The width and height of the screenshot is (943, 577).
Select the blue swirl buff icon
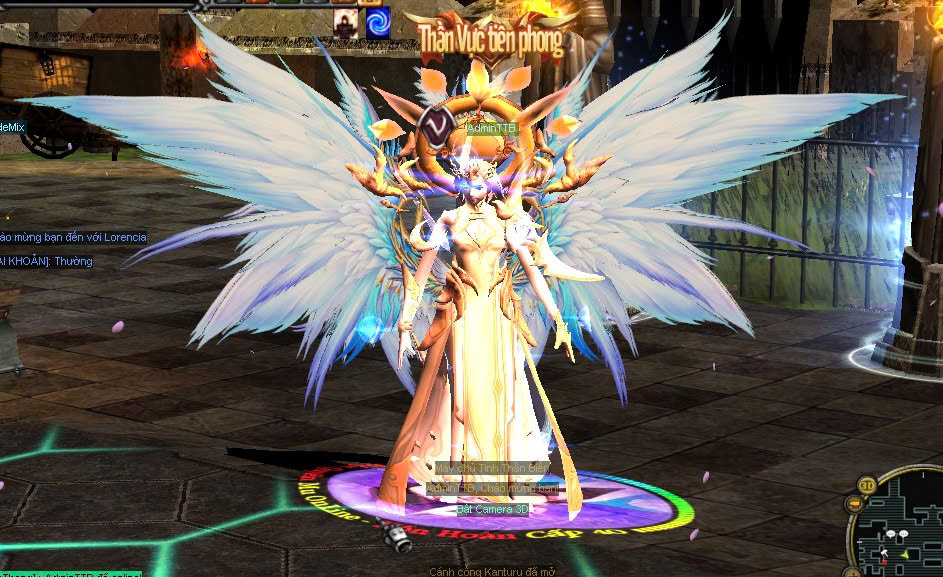(378, 22)
